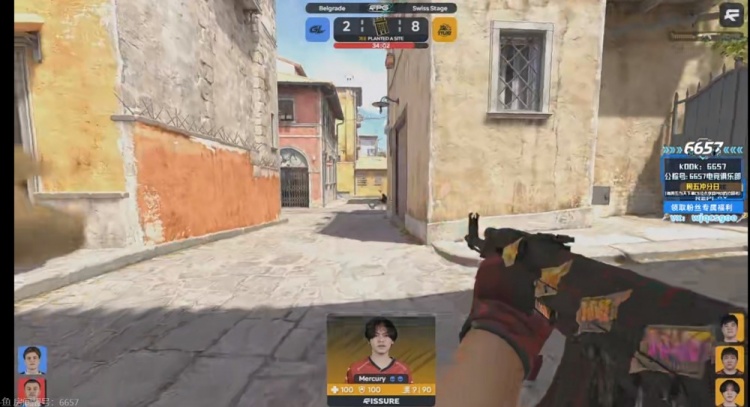The image size is (750, 407).
Task: Click the FISSURE sponsor label under Mercury
Action: click(x=381, y=400)
